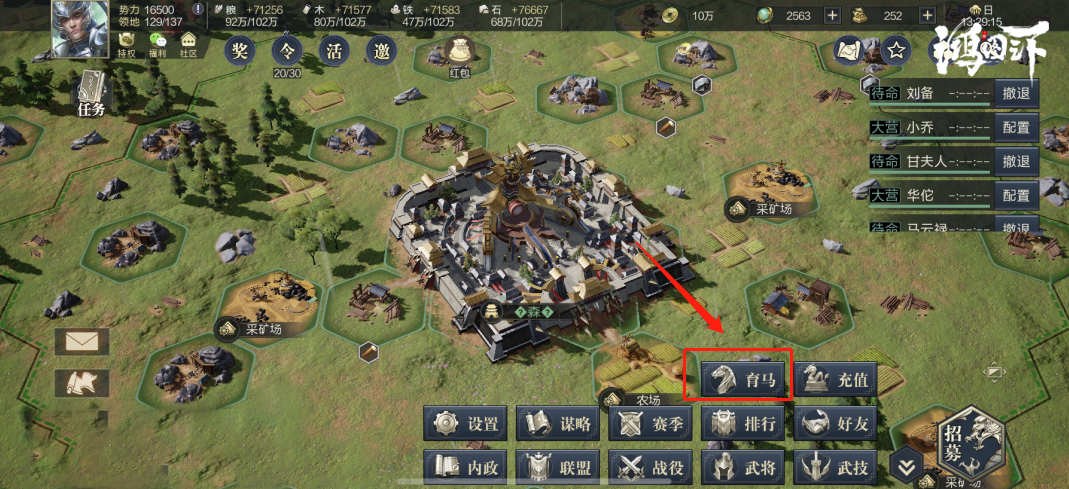Click 配置 configure for 小乔
This screenshot has width=1069, height=489.
(x=1016, y=128)
